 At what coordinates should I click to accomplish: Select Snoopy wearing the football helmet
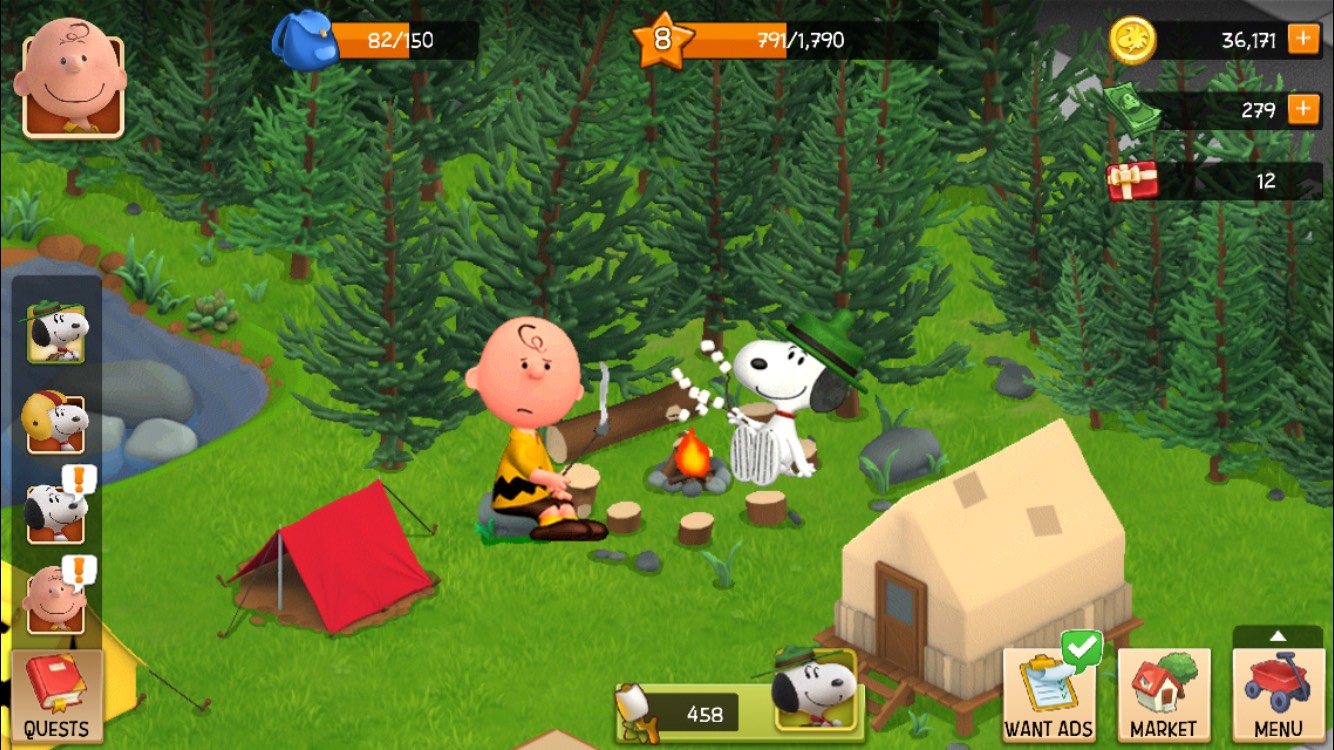tap(56, 422)
